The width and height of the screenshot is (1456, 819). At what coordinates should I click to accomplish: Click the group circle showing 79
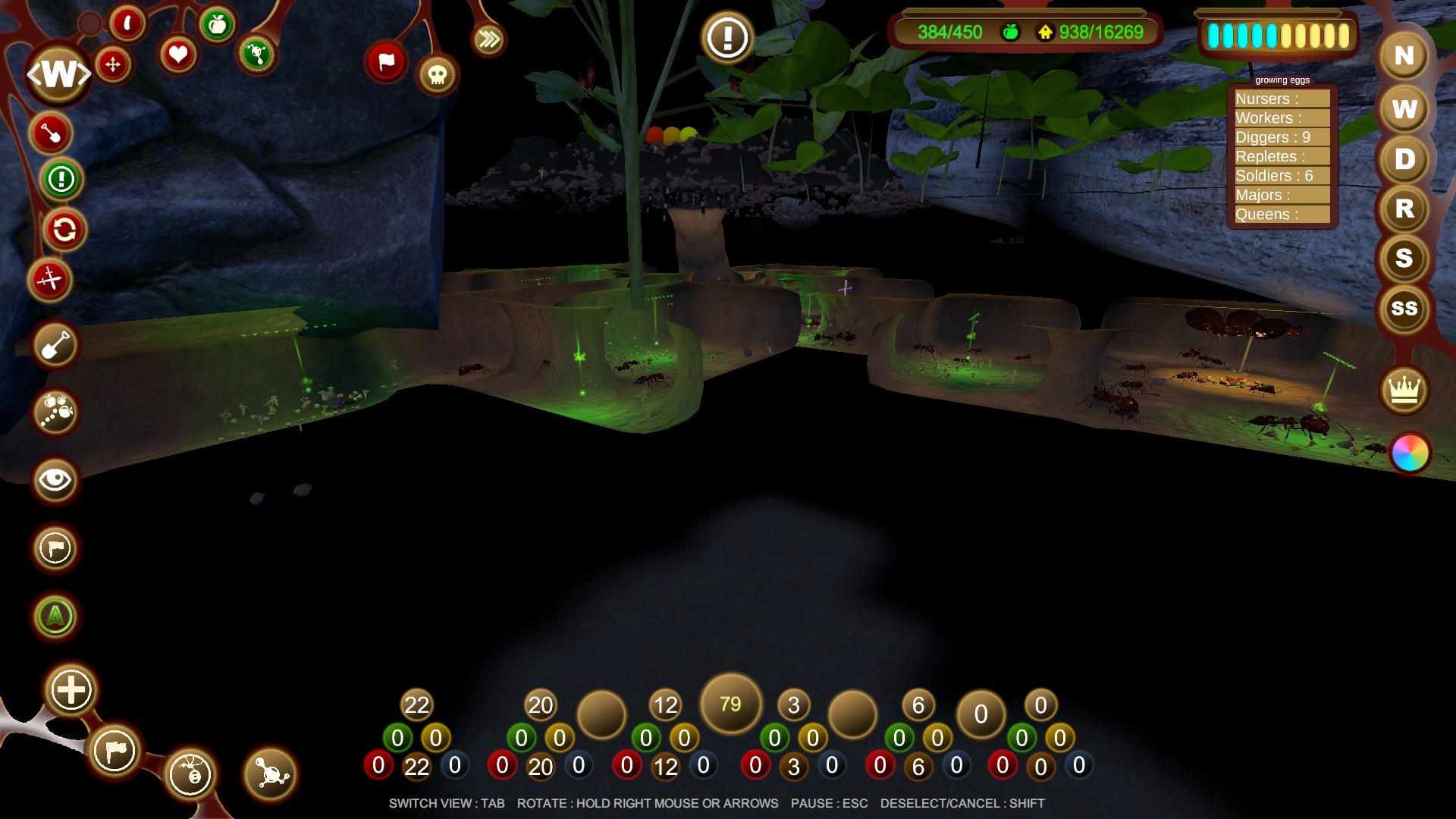730,704
